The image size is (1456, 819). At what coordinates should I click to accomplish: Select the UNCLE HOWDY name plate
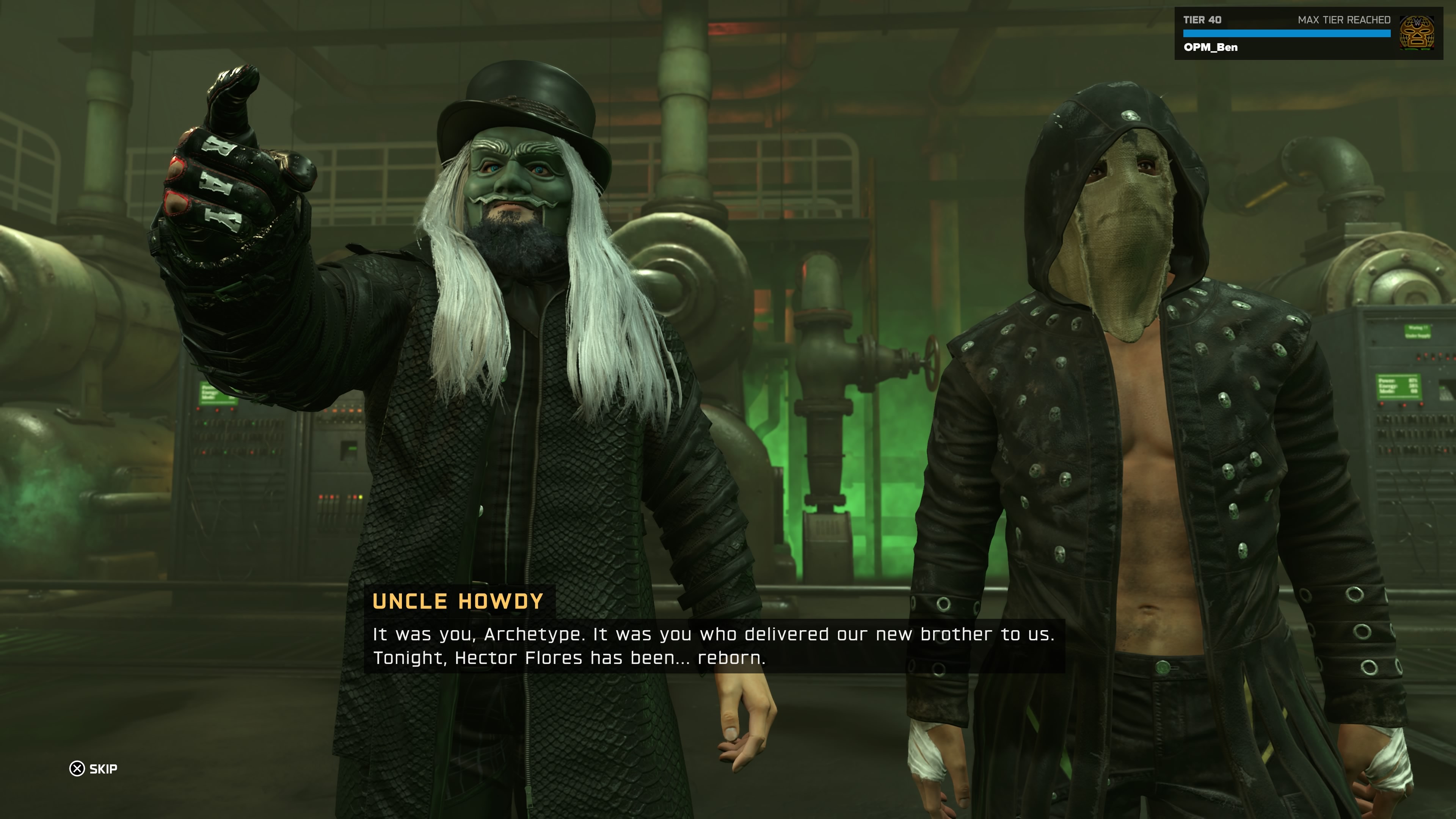pos(458,602)
